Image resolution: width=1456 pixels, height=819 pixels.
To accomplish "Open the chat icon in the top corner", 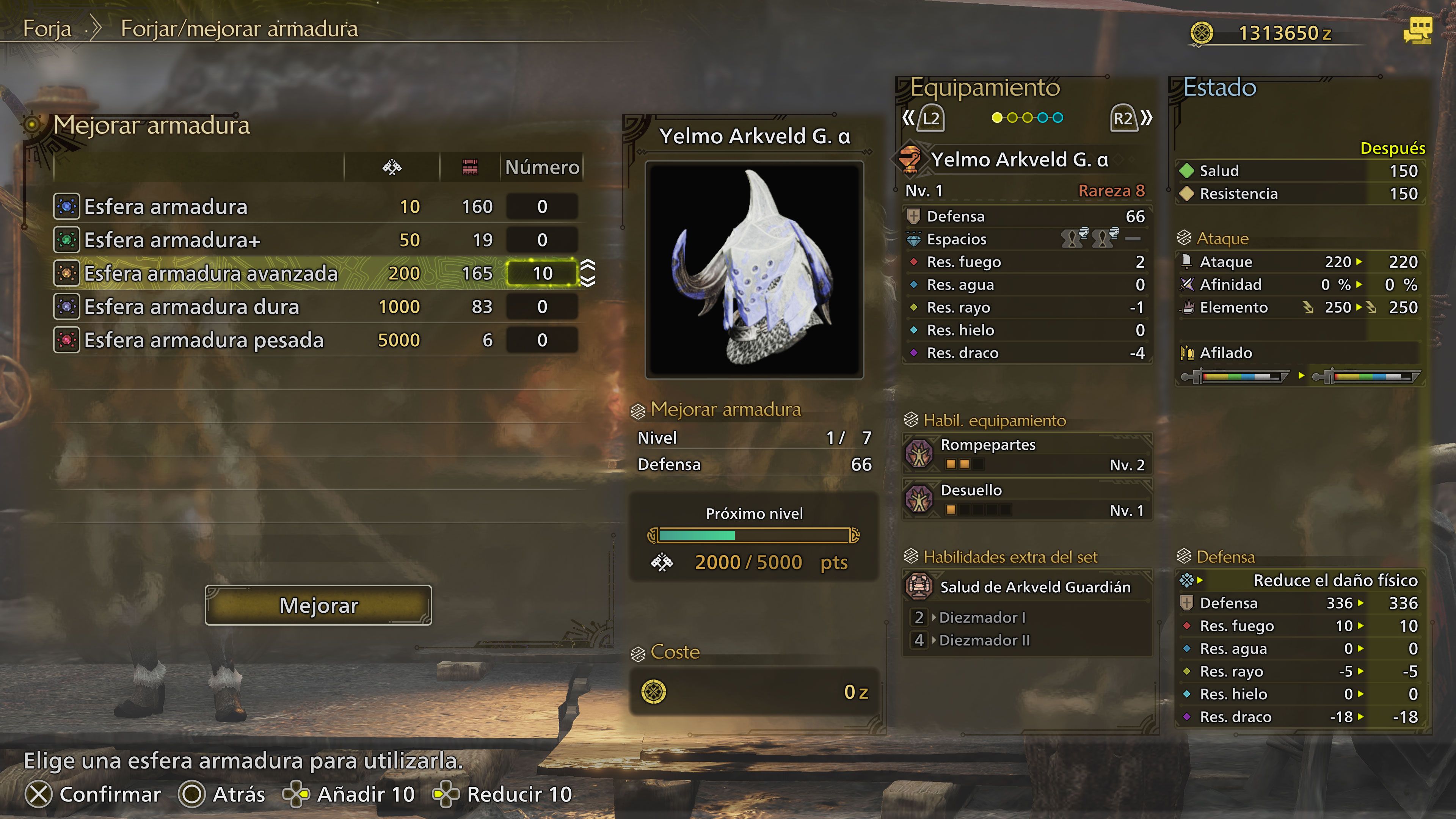I will pos(1426,31).
